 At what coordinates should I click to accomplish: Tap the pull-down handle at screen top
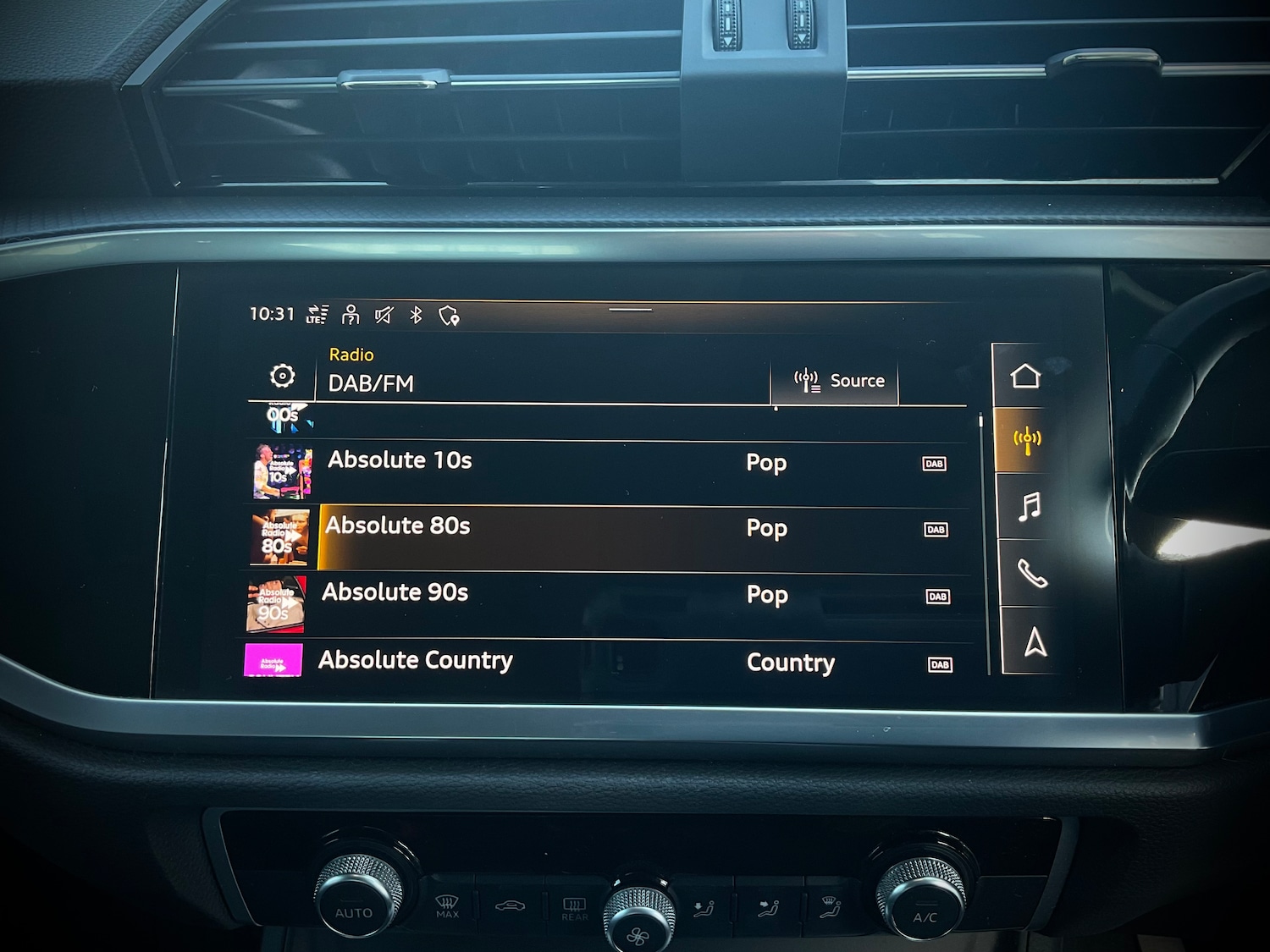coord(630,311)
